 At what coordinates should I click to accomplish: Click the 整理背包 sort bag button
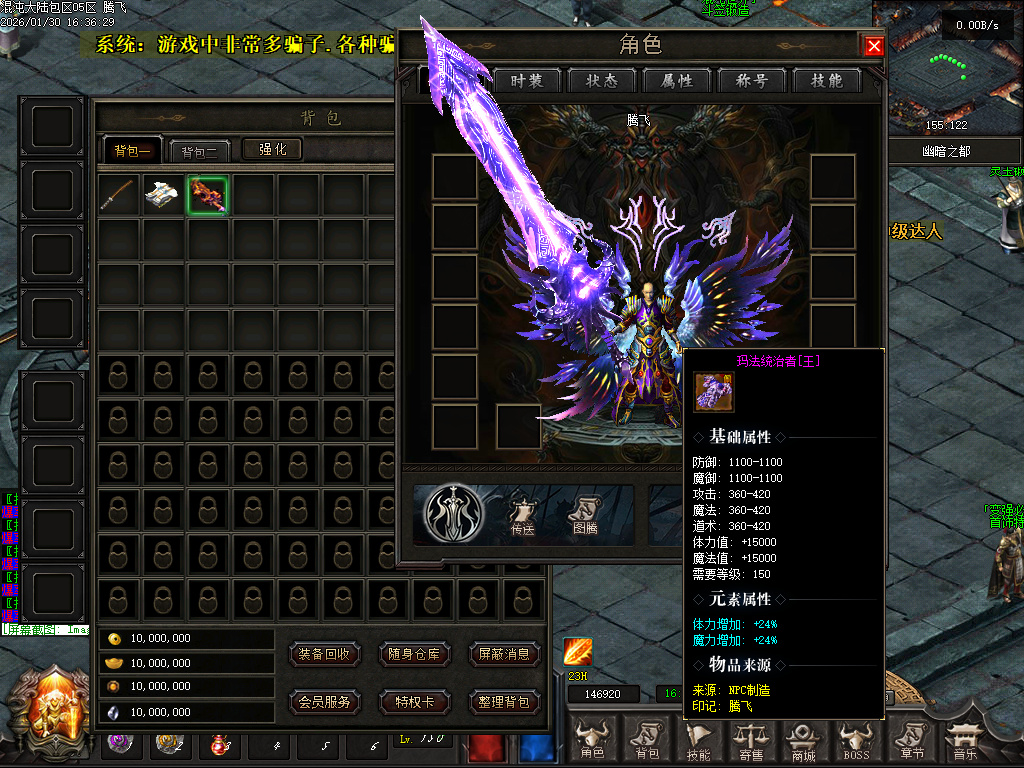(504, 702)
